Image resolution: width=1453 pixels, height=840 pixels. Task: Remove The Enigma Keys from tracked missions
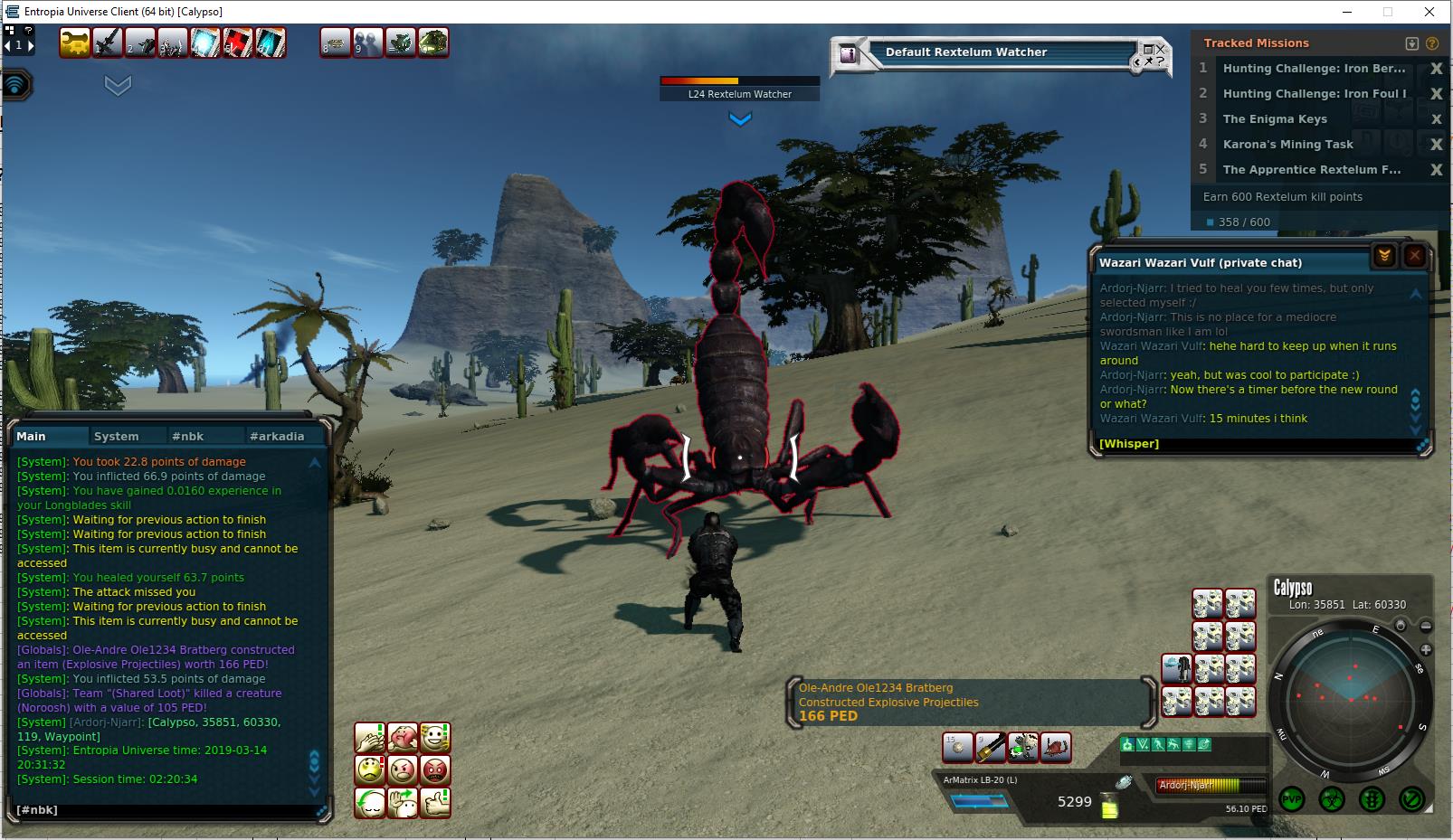point(1436,119)
